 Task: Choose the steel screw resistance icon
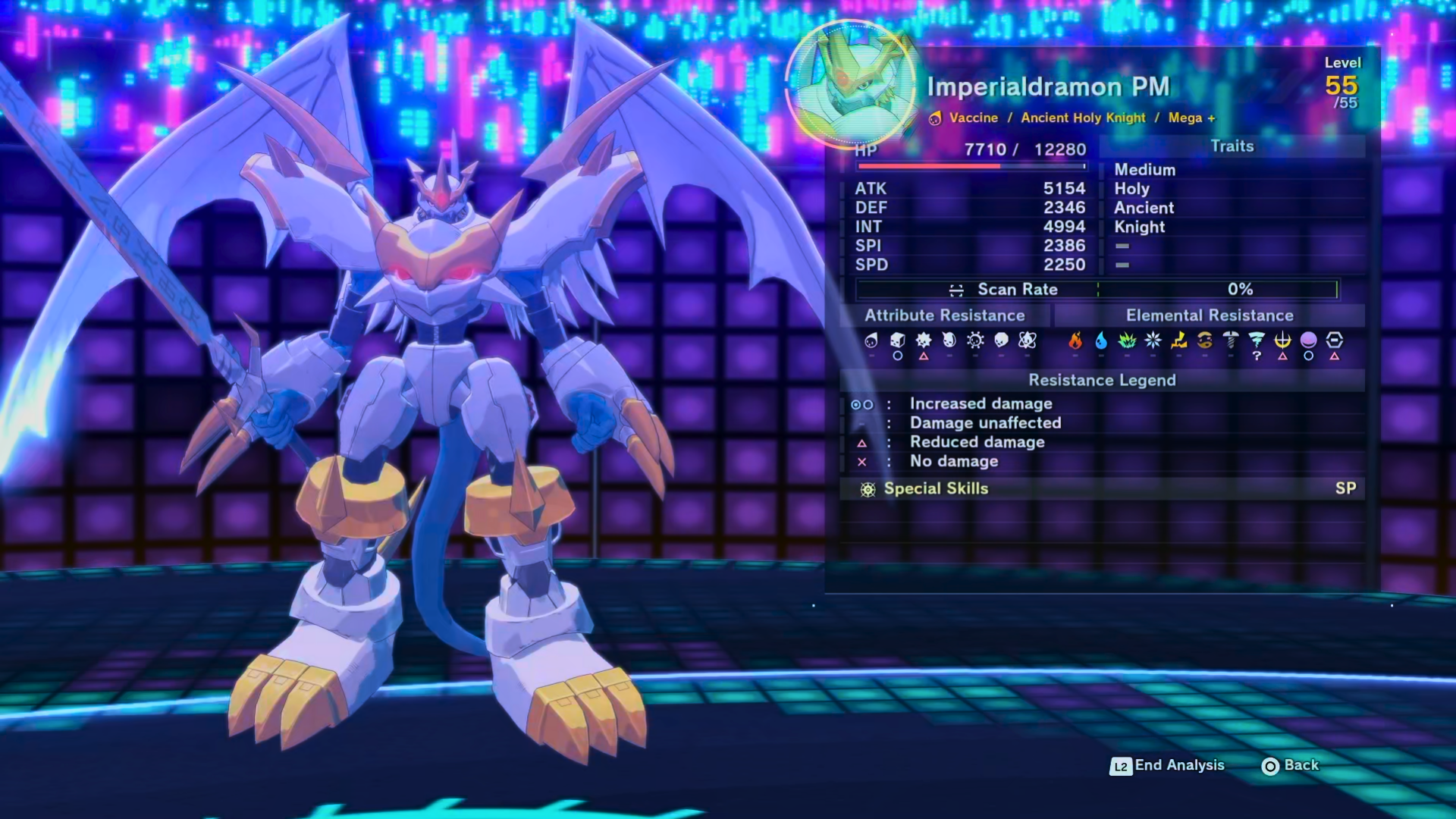pos(1231,340)
